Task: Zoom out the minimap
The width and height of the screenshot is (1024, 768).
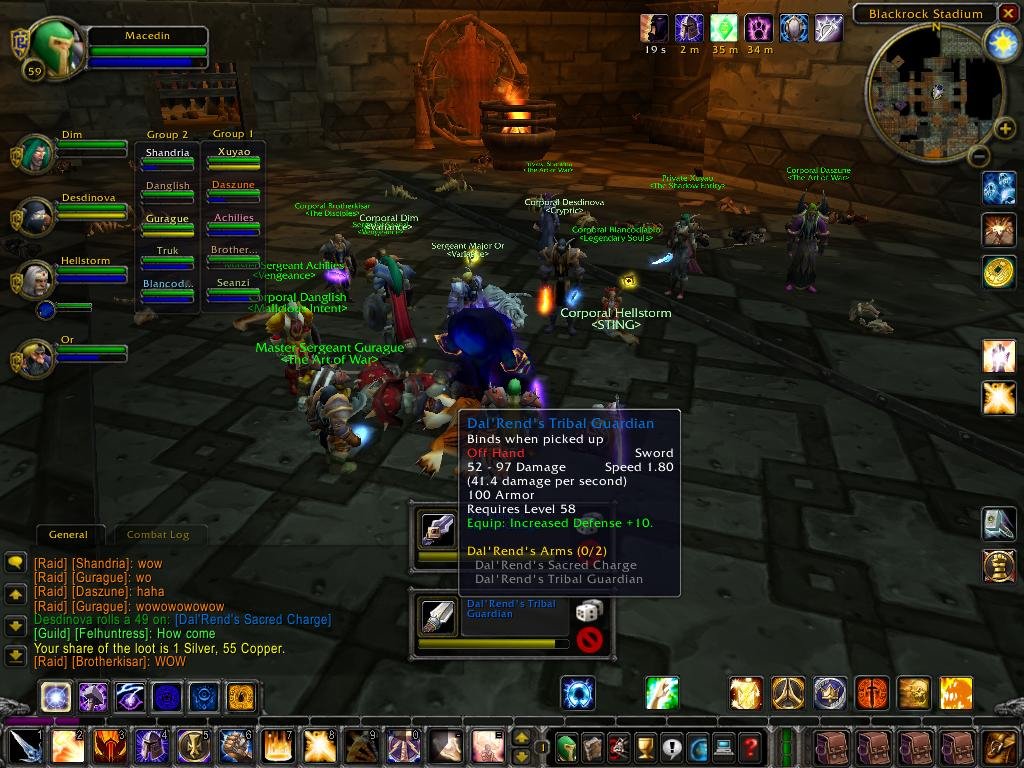Action: click(x=980, y=156)
